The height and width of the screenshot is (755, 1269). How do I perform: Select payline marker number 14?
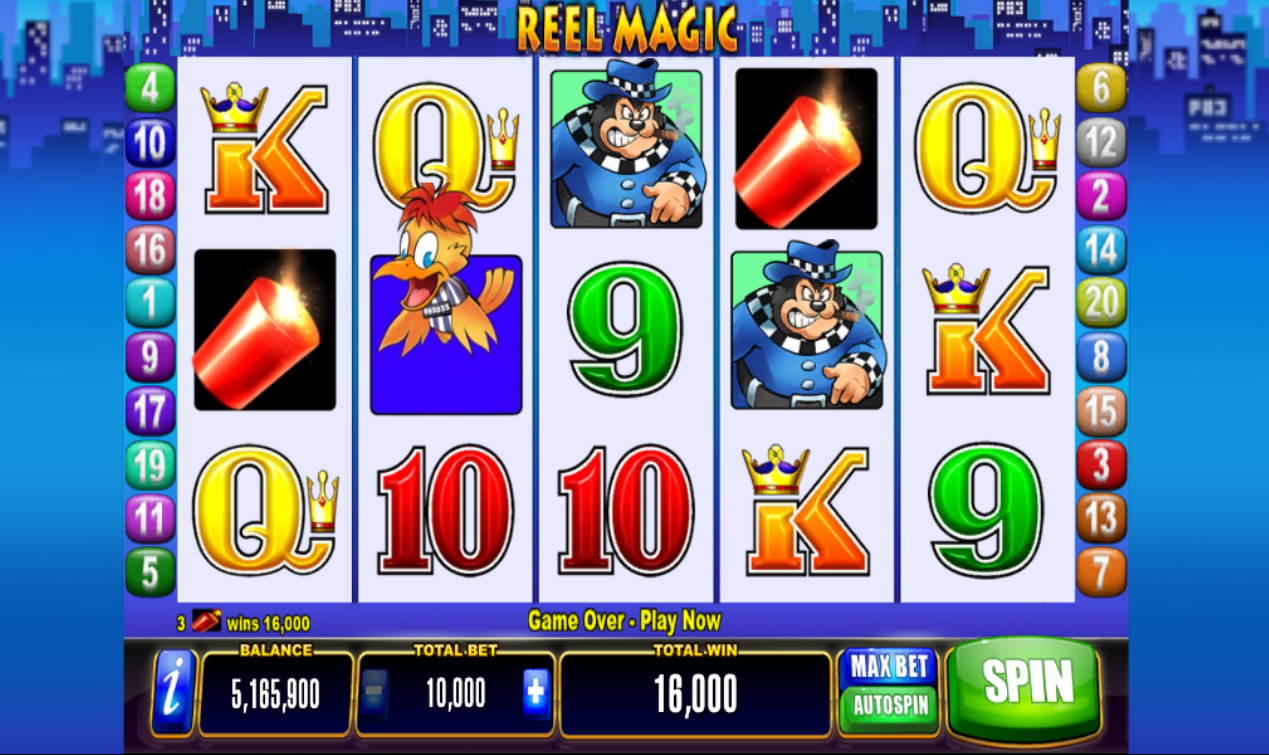(x=1101, y=250)
